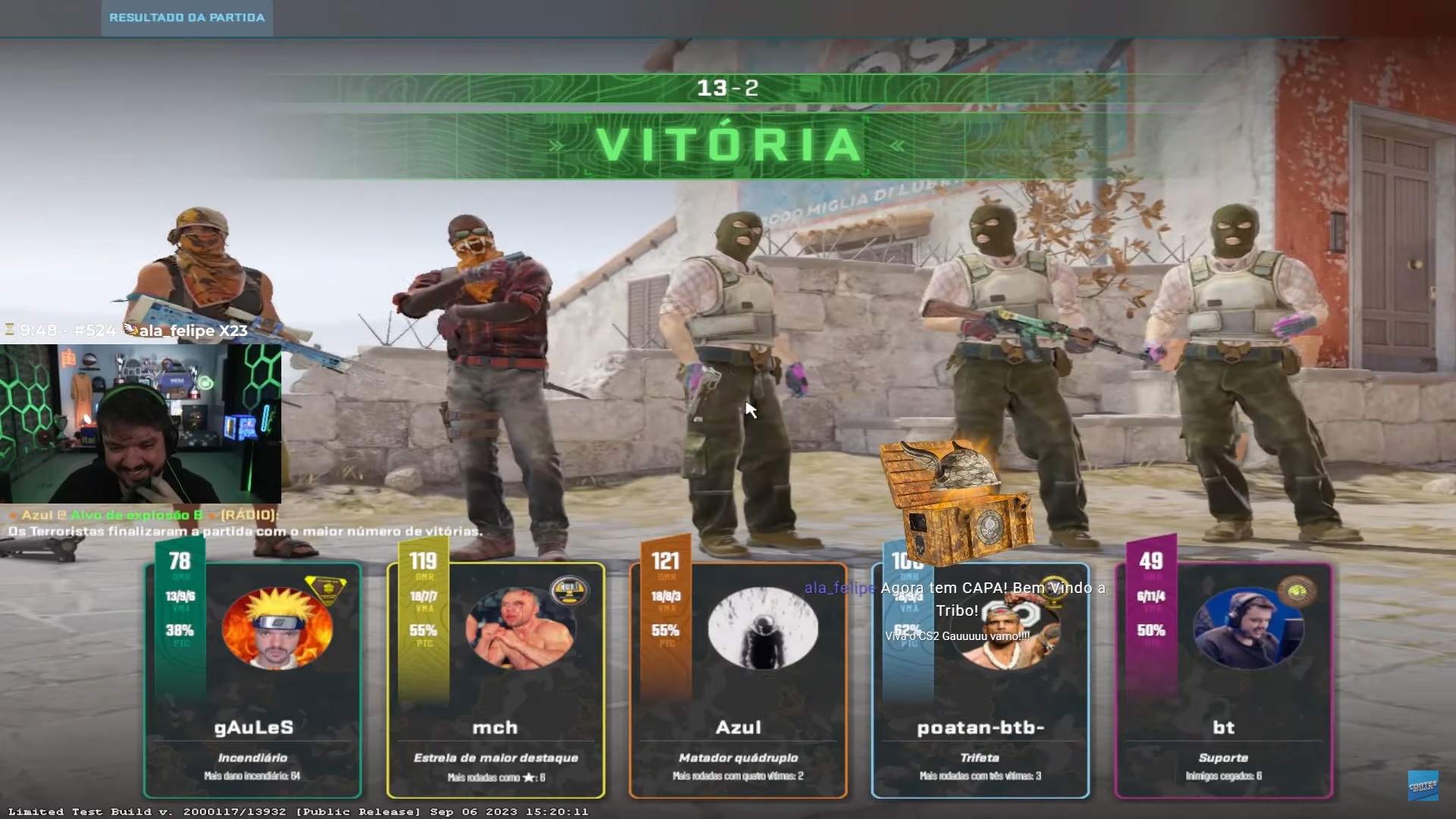Click the 13-2 final score display
This screenshot has height=819, width=1456.
(x=728, y=86)
